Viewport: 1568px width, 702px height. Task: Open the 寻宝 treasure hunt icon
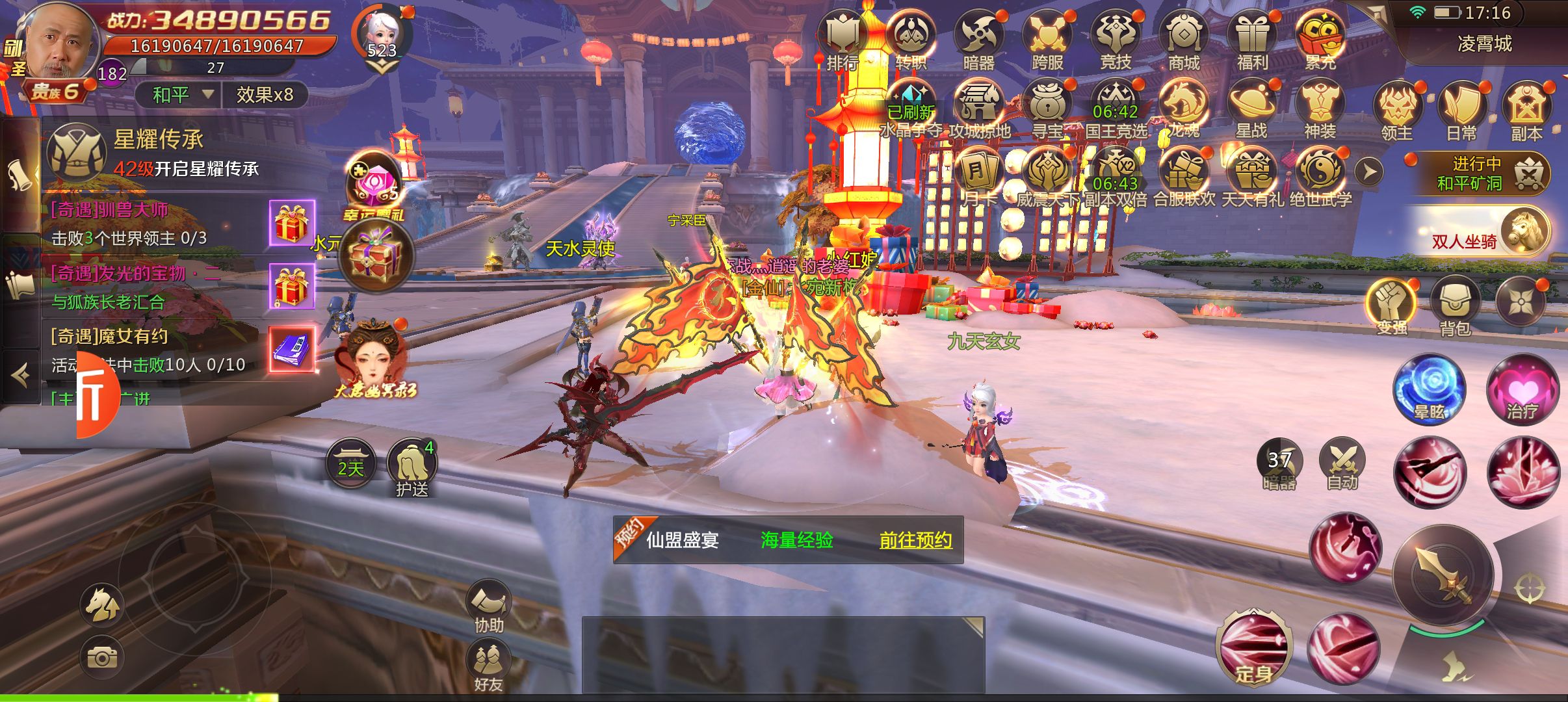tap(1047, 107)
